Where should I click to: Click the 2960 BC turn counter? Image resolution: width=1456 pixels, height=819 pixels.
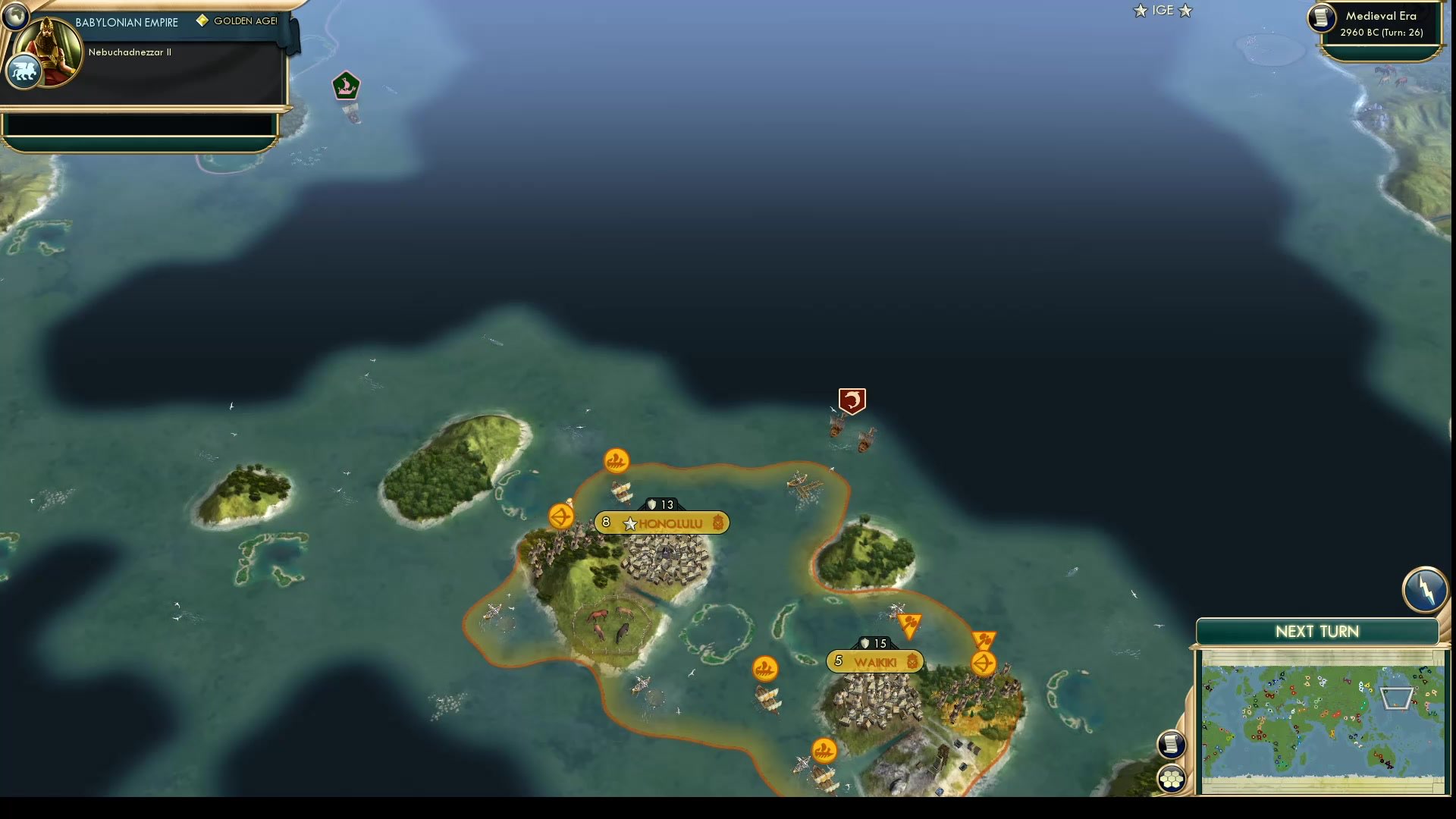[x=1379, y=33]
